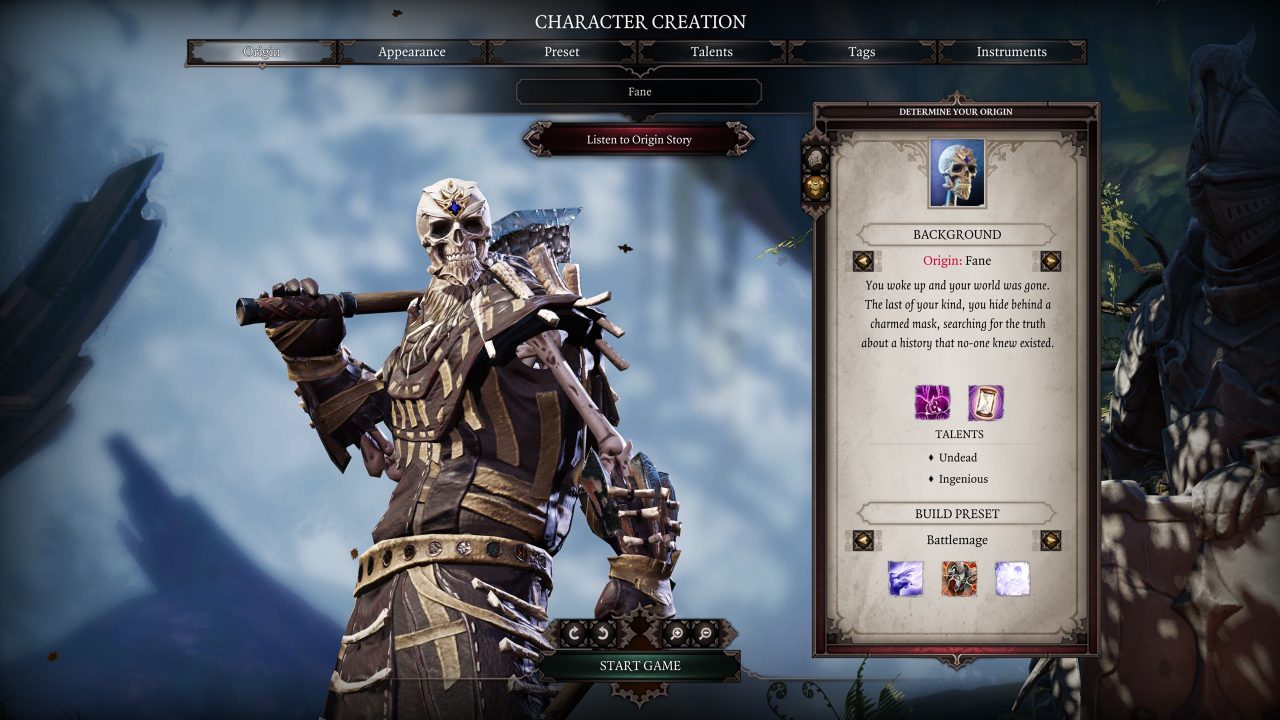Open the Instruments tab
Viewport: 1280px width, 720px height.
(1011, 52)
